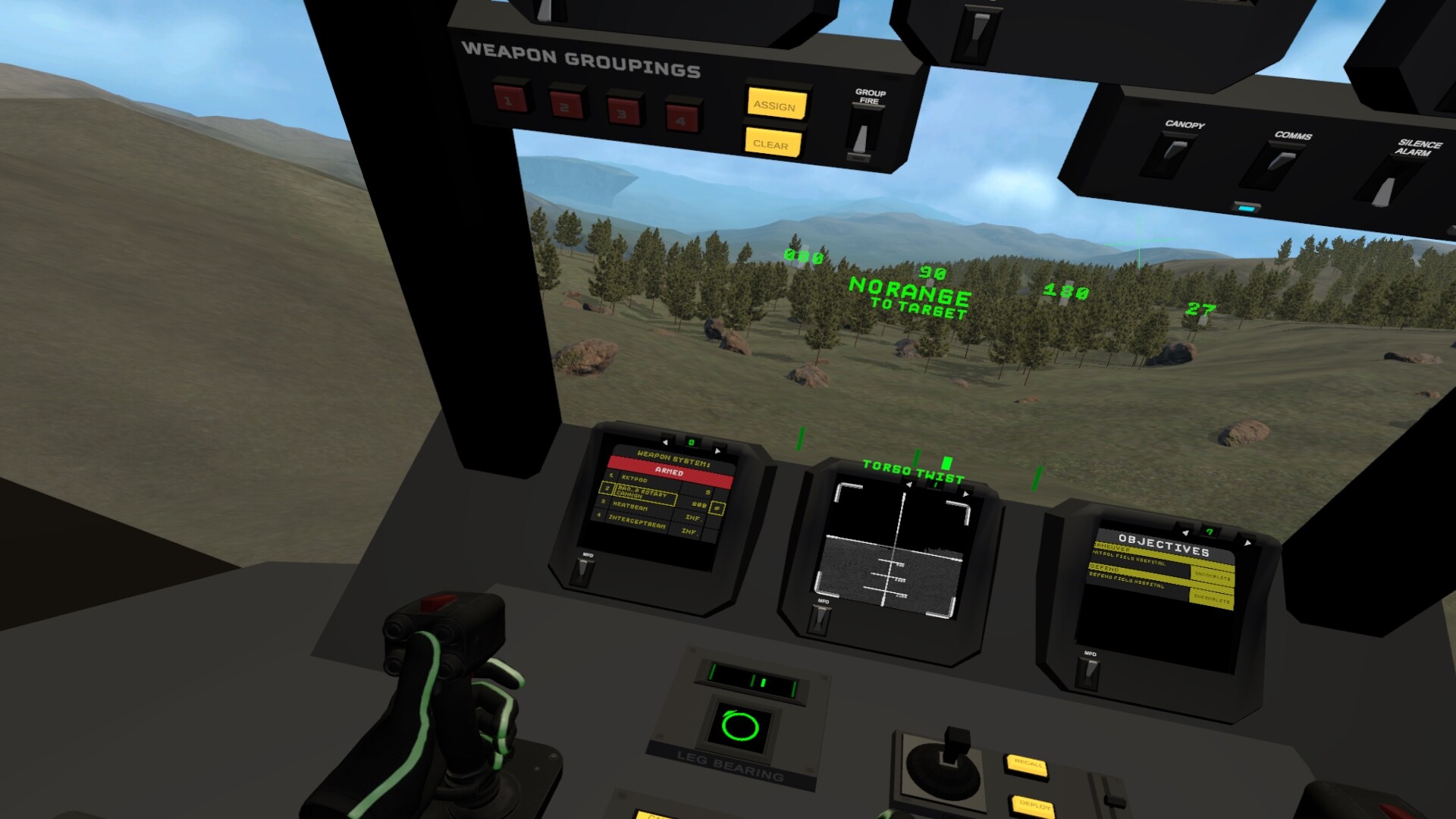Switch to the OBJECTIVES panel title
Viewport: 1456px width, 819px height.
point(1164,545)
